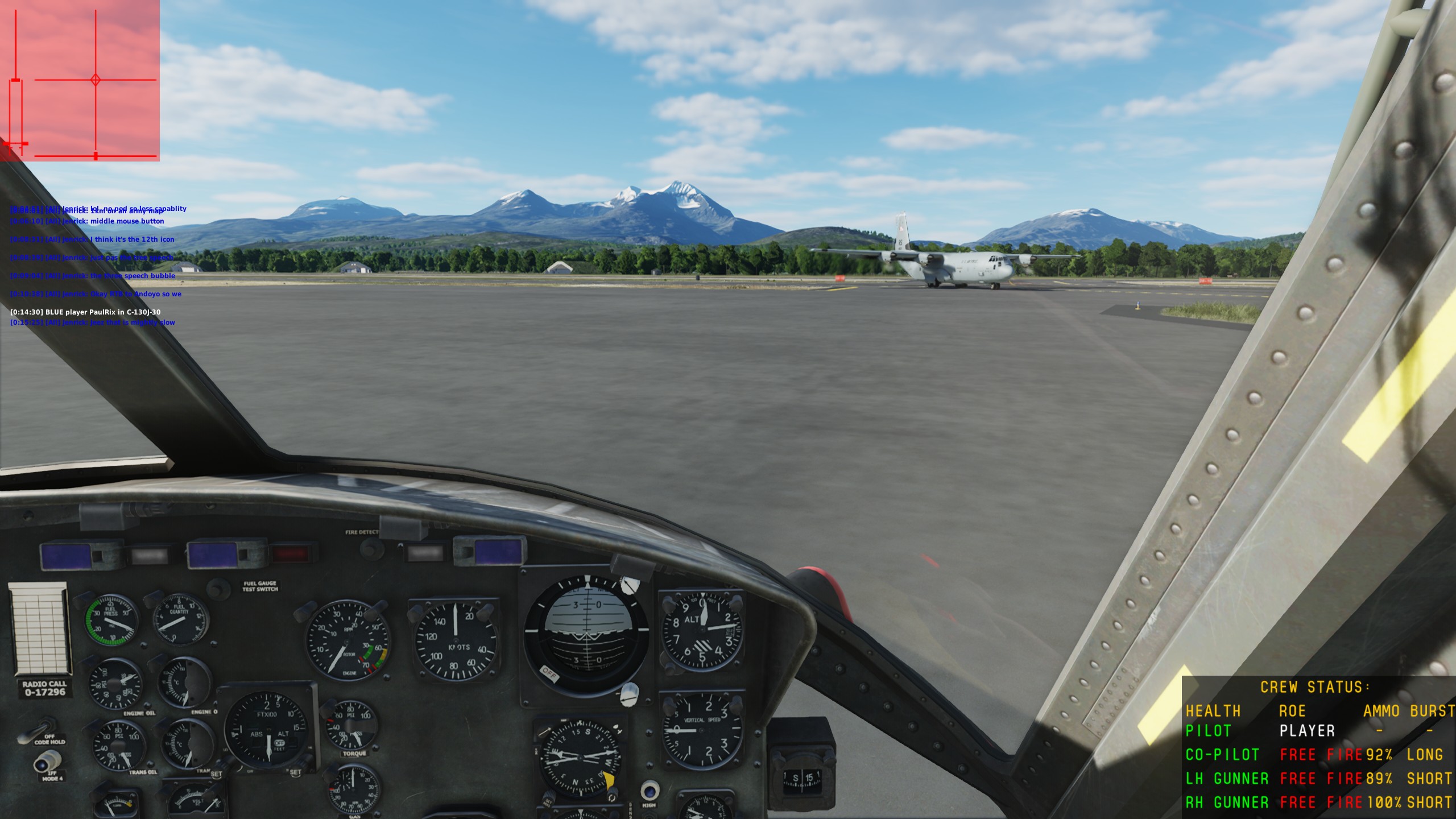This screenshot has height=819, width=1456.
Task: Select the PaulRix C-130J-30 chat message
Action: pos(85,312)
